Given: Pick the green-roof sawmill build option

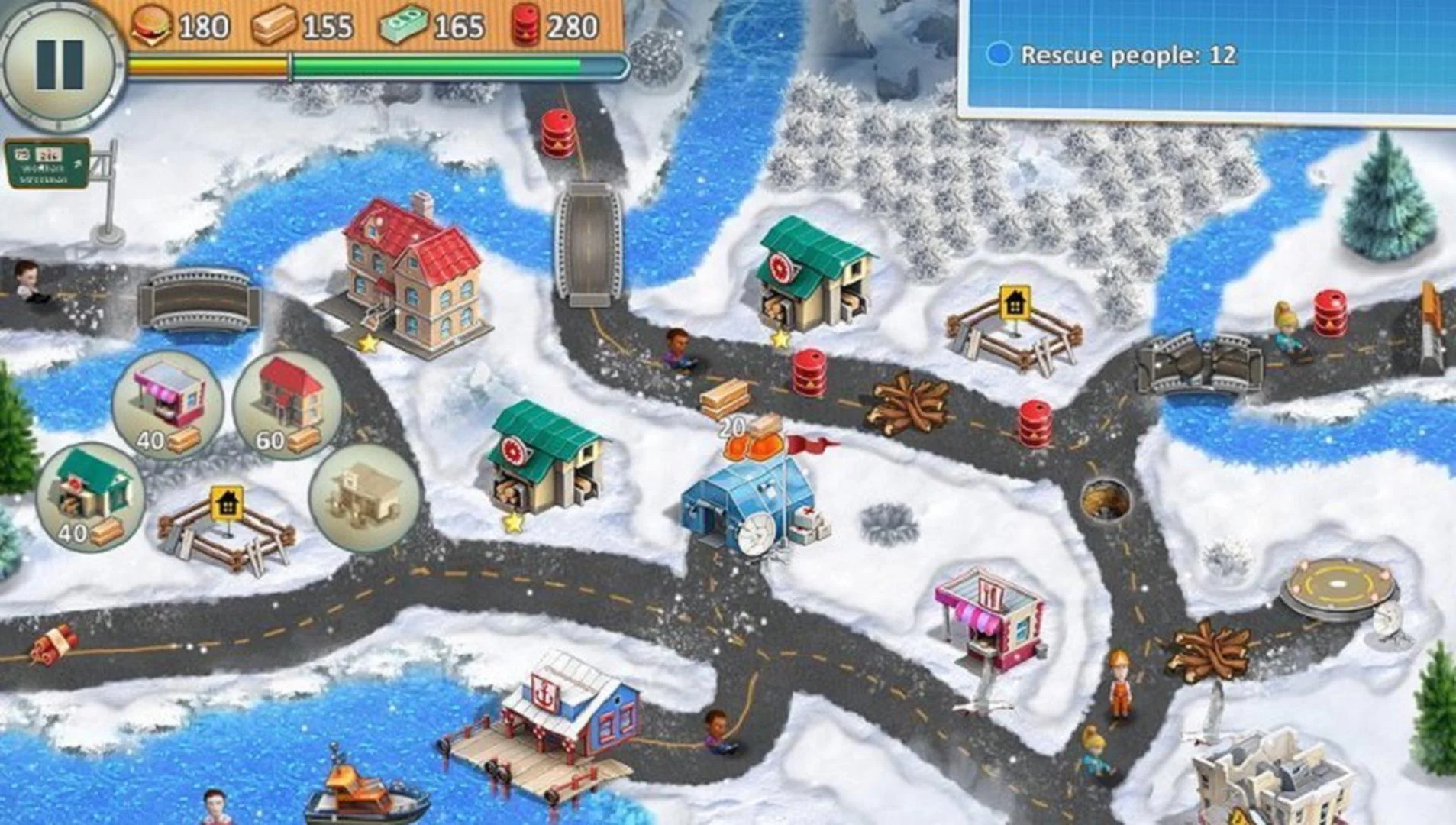Looking at the screenshot, I should click(90, 493).
